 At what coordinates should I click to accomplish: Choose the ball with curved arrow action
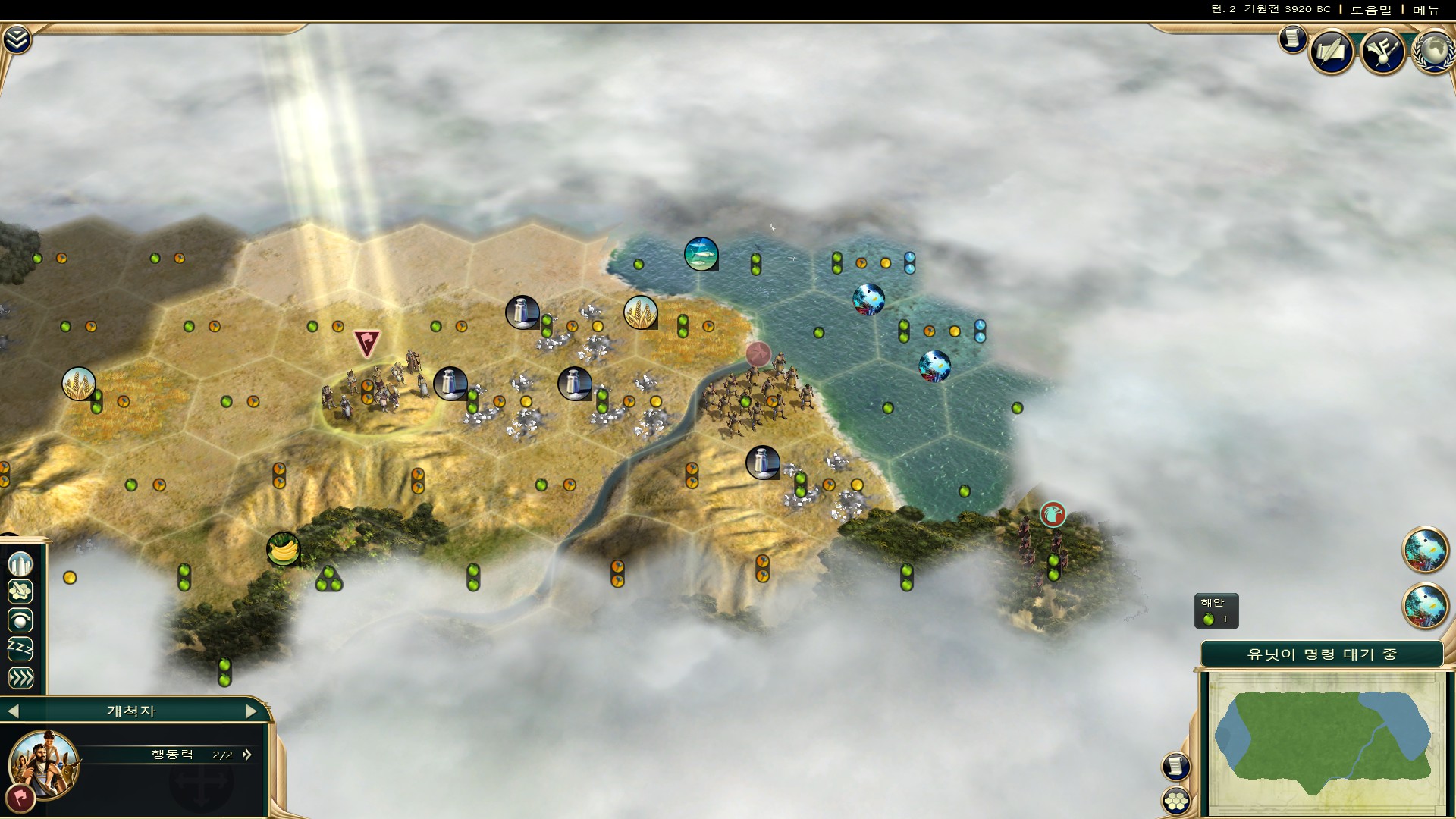tap(20, 620)
